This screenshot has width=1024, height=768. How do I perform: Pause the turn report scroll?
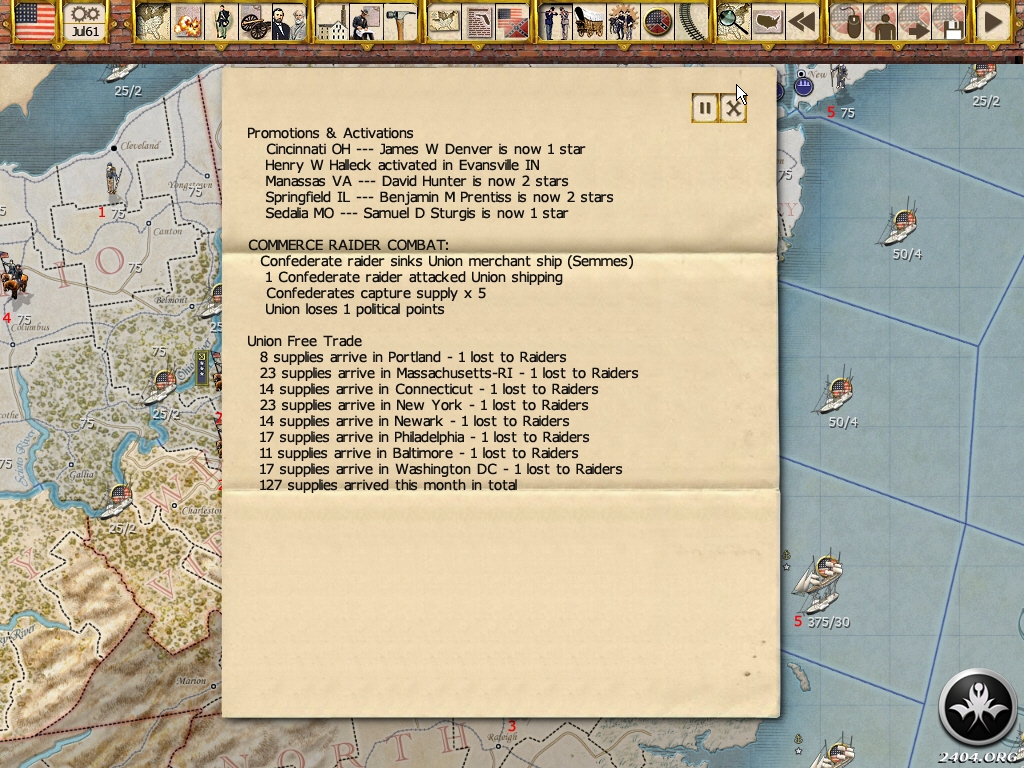click(705, 108)
